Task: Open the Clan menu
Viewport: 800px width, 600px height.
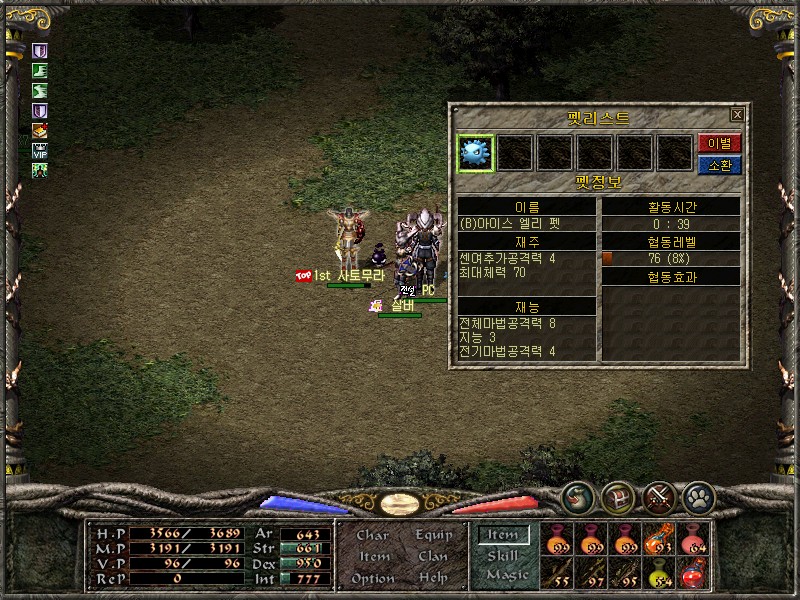Action: pos(434,556)
